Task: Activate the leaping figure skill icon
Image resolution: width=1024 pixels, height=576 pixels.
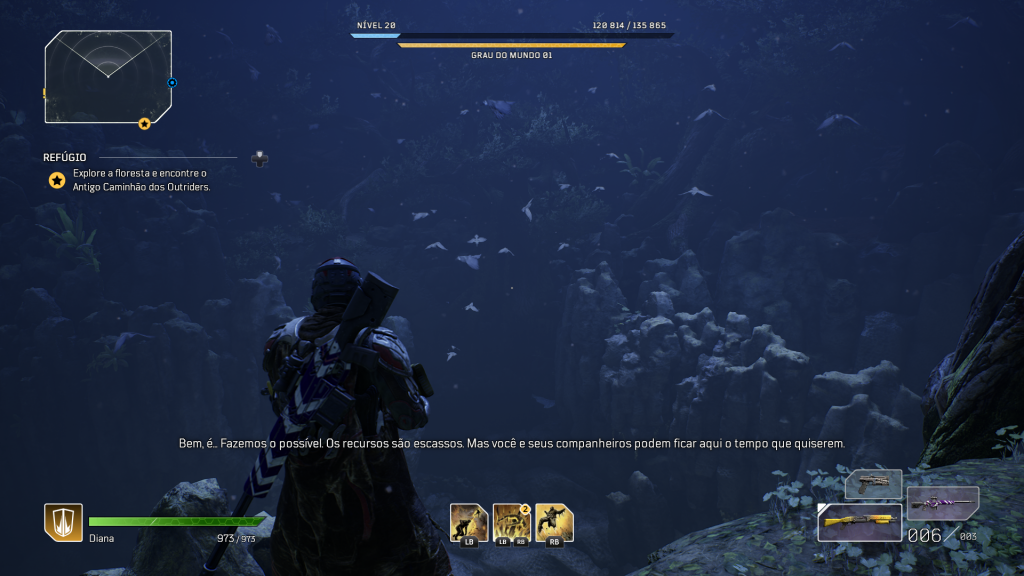Action: tap(554, 523)
